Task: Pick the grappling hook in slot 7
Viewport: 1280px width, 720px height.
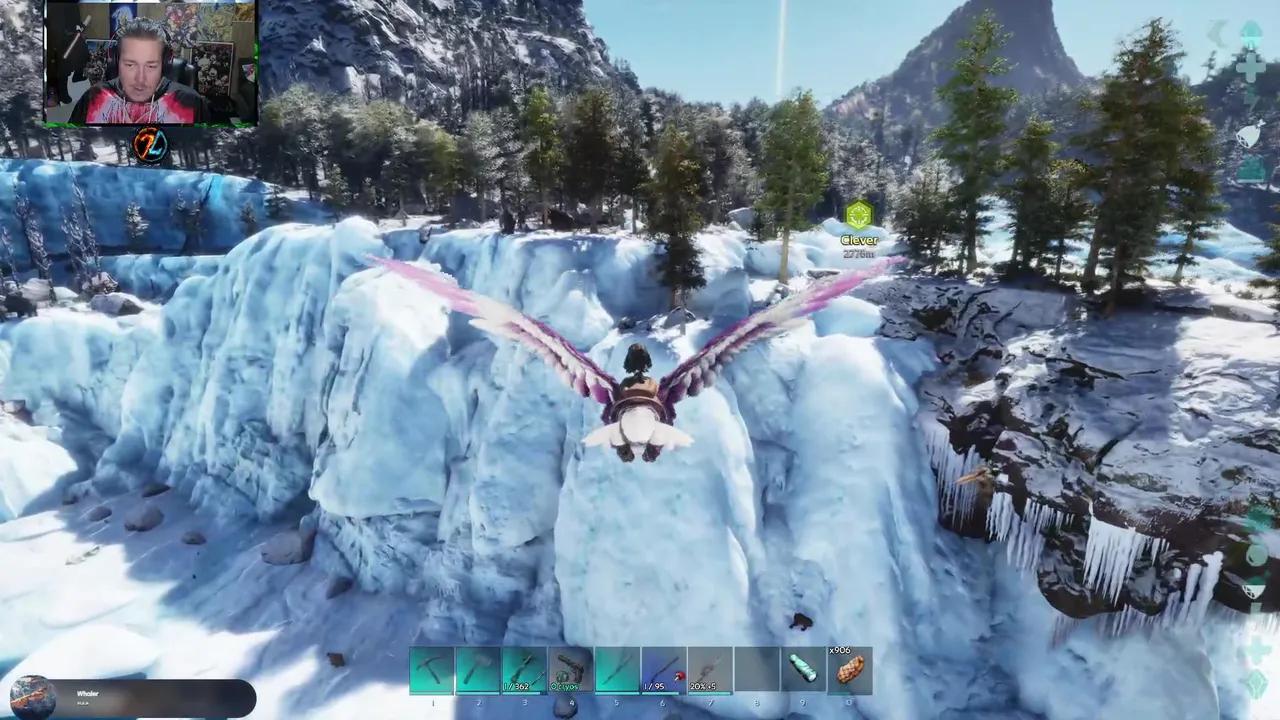Action: pos(710,670)
